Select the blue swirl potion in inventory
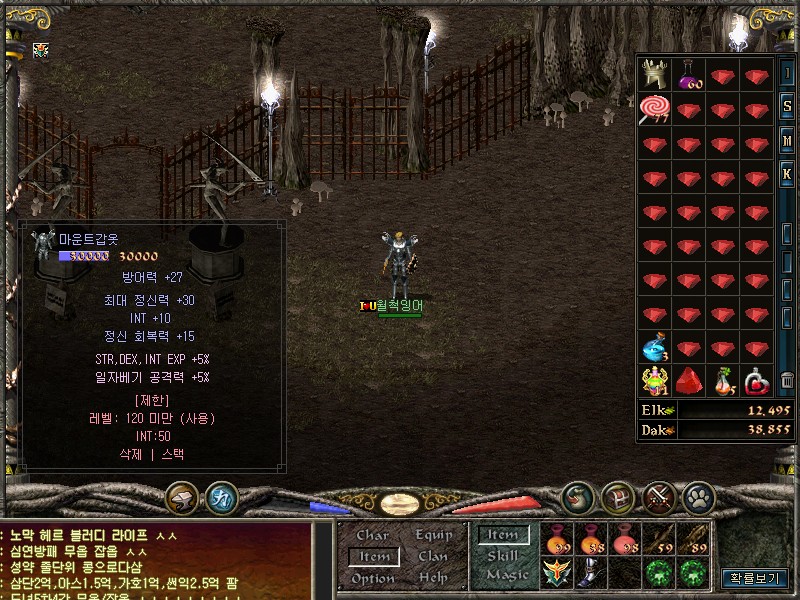The image size is (800, 600). click(x=655, y=347)
